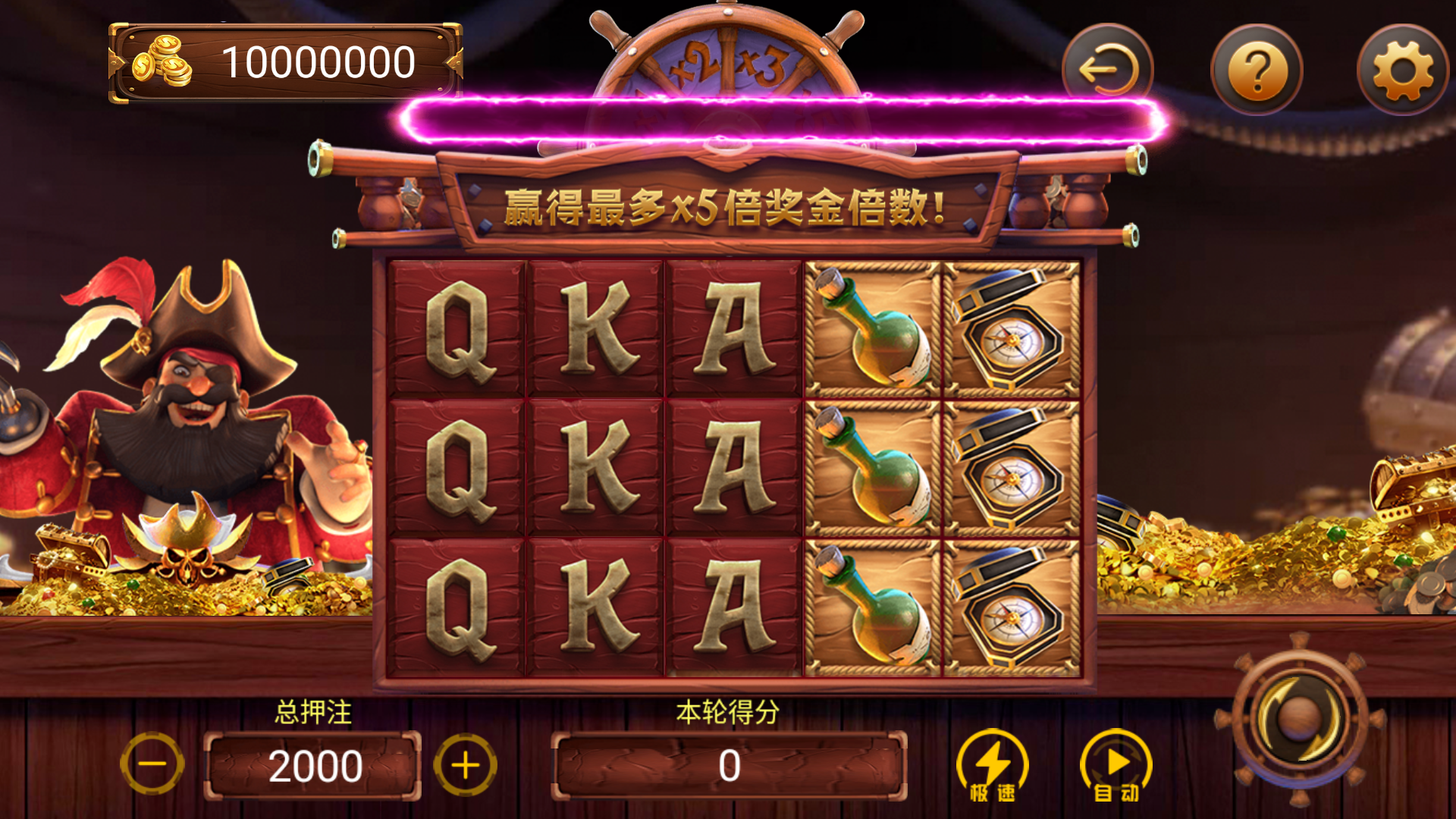
Task: Click the balance showing 10000000
Action: (318, 64)
